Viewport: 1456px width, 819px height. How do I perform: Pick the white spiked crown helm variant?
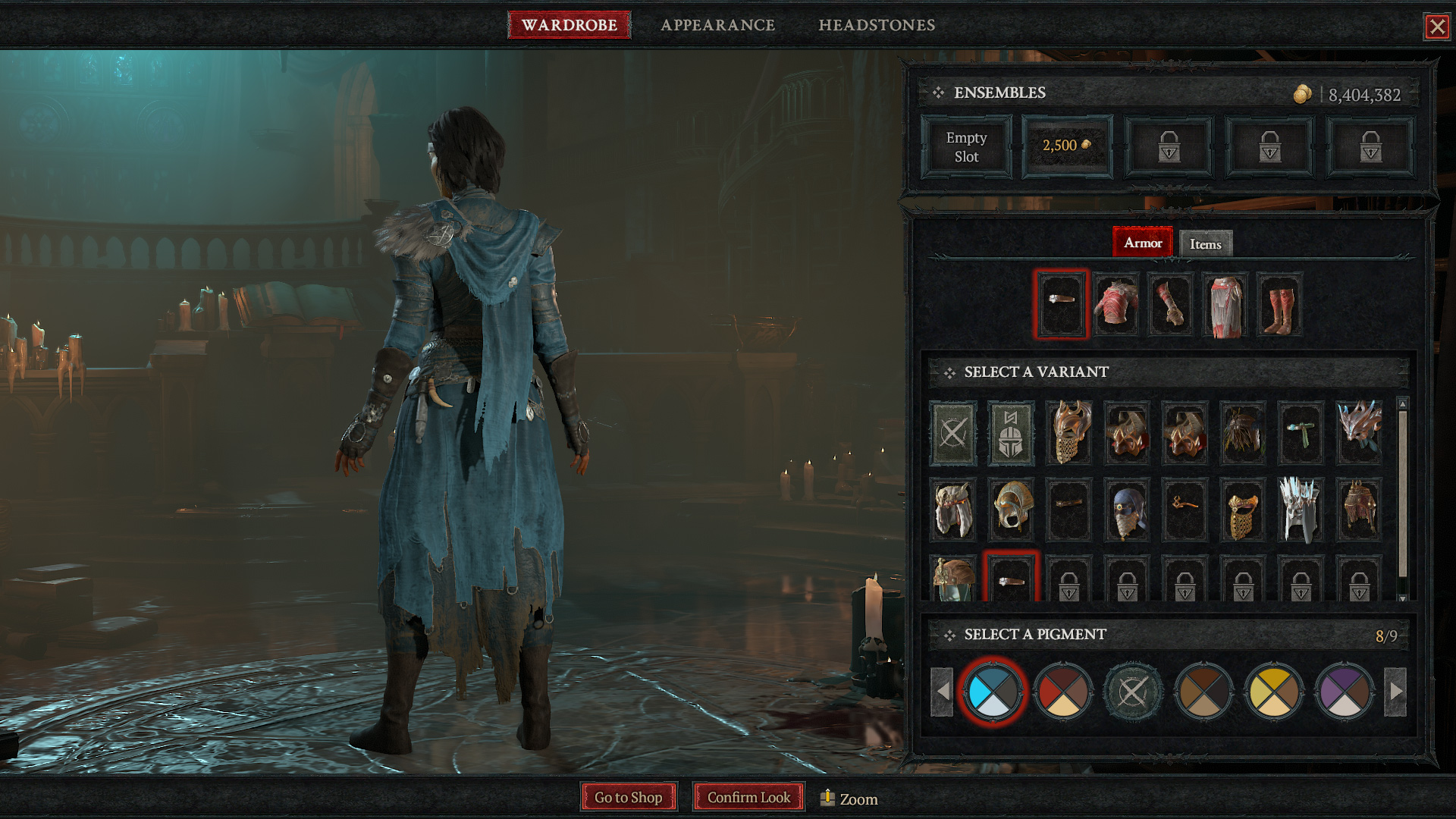1300,509
